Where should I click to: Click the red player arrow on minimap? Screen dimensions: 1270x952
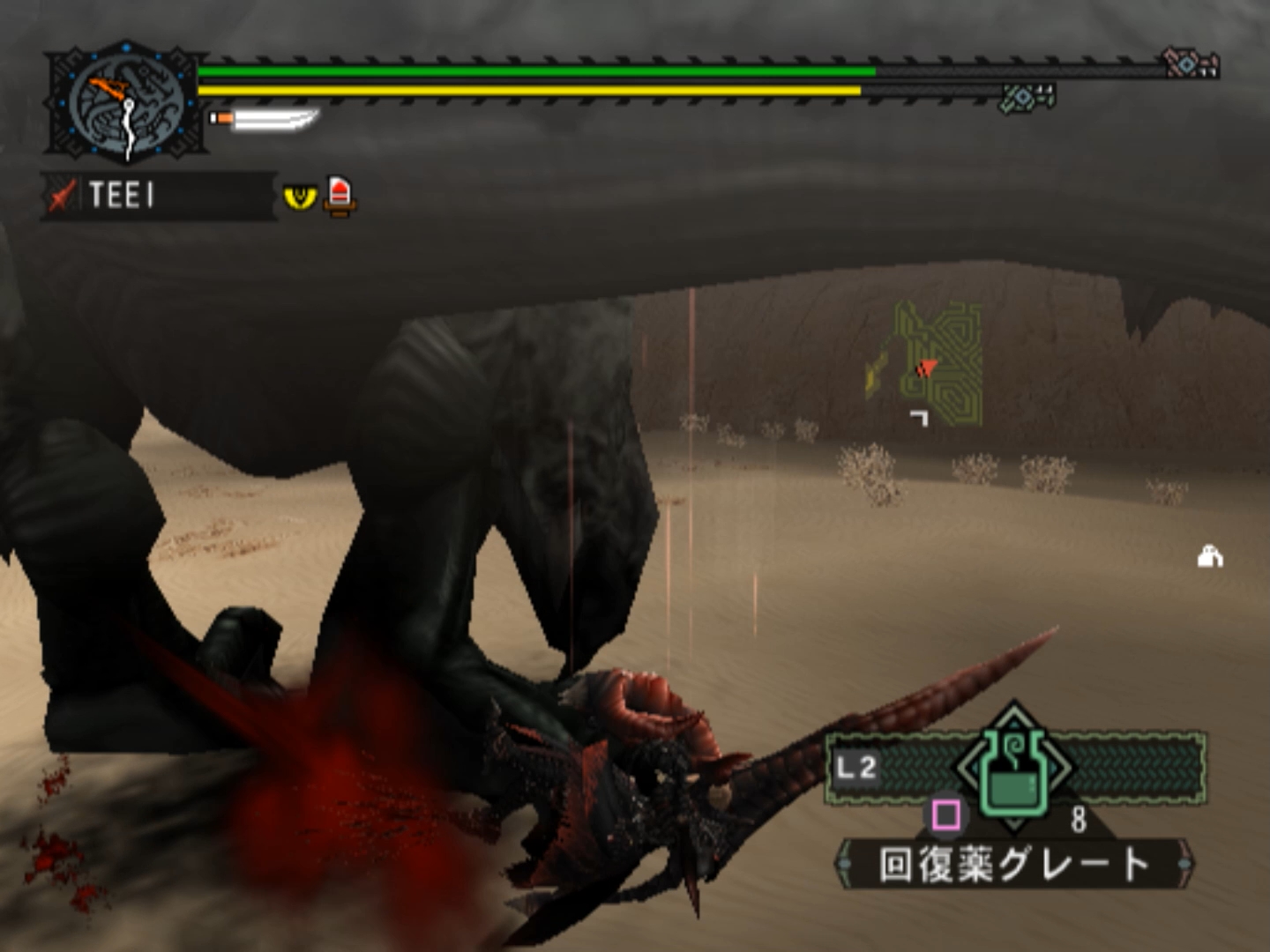pyautogui.click(x=925, y=368)
